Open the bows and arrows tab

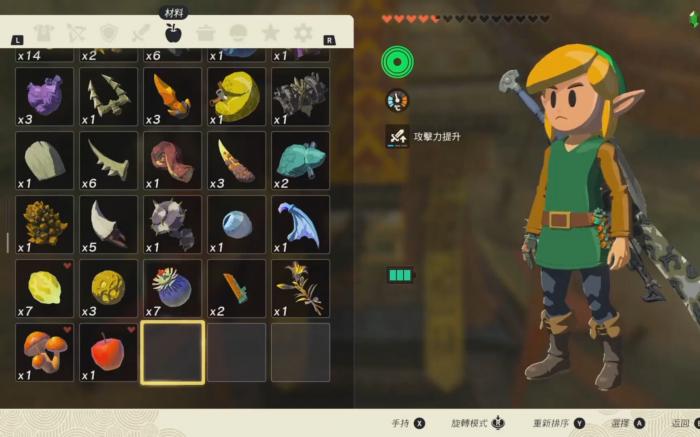click(75, 34)
